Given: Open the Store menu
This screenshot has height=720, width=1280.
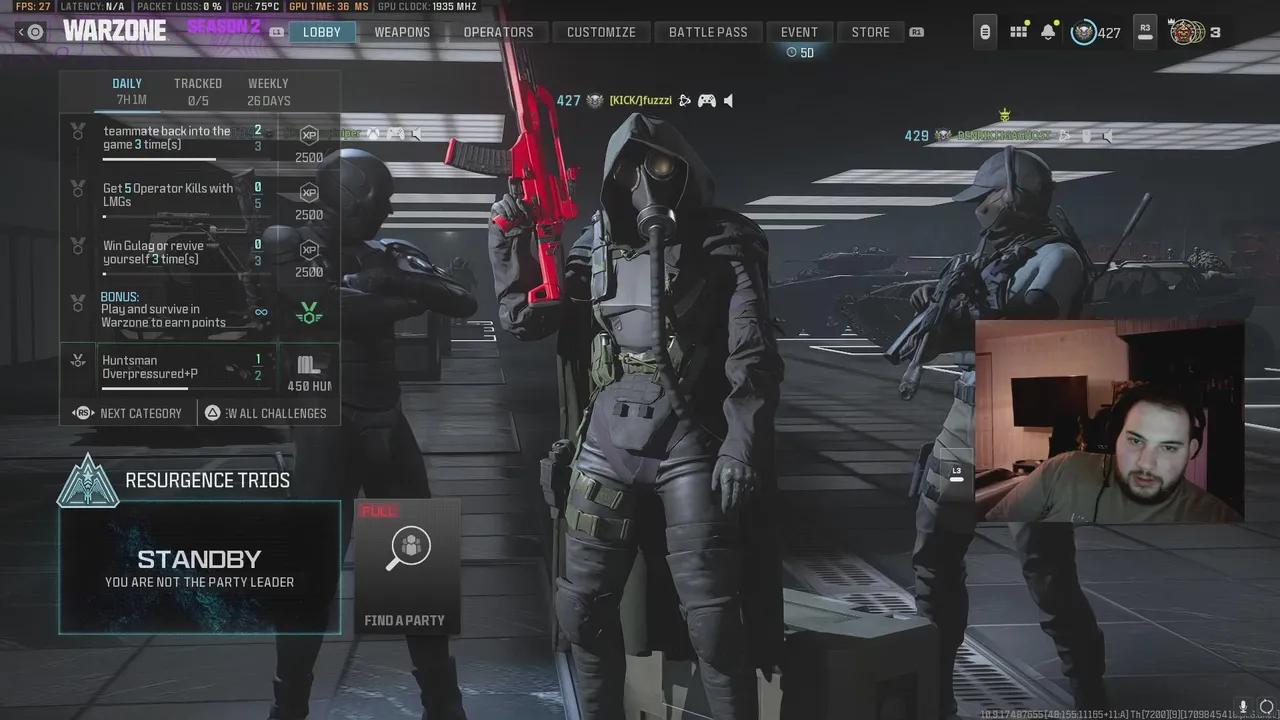Looking at the screenshot, I should coord(869,31).
